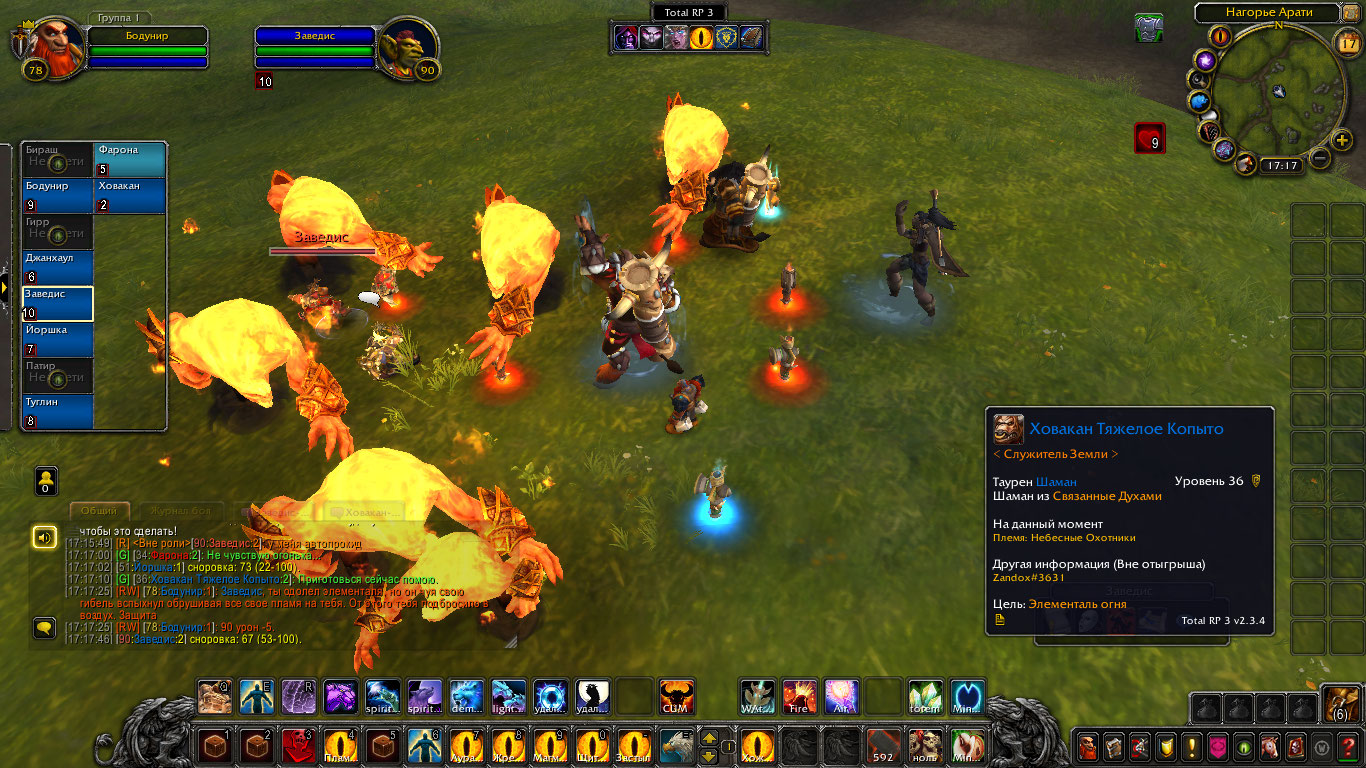Zoom in the minimap with the plus button

pyautogui.click(x=1343, y=140)
